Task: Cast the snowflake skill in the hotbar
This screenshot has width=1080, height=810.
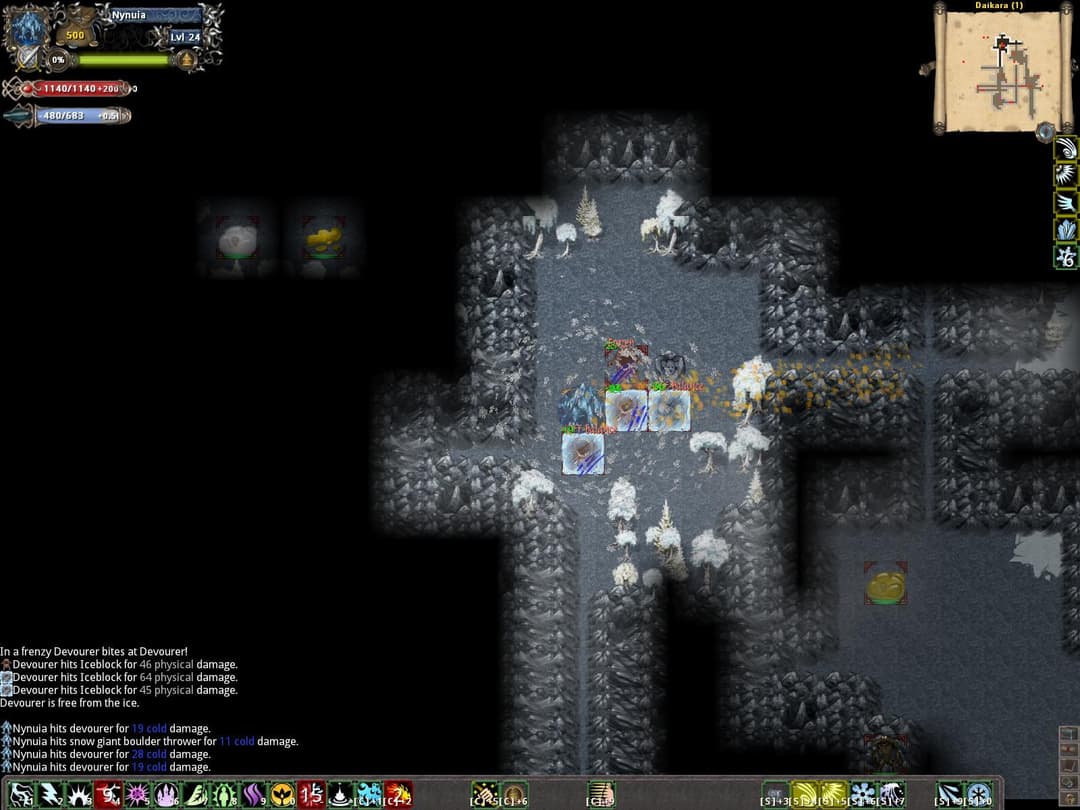Action: [862, 795]
